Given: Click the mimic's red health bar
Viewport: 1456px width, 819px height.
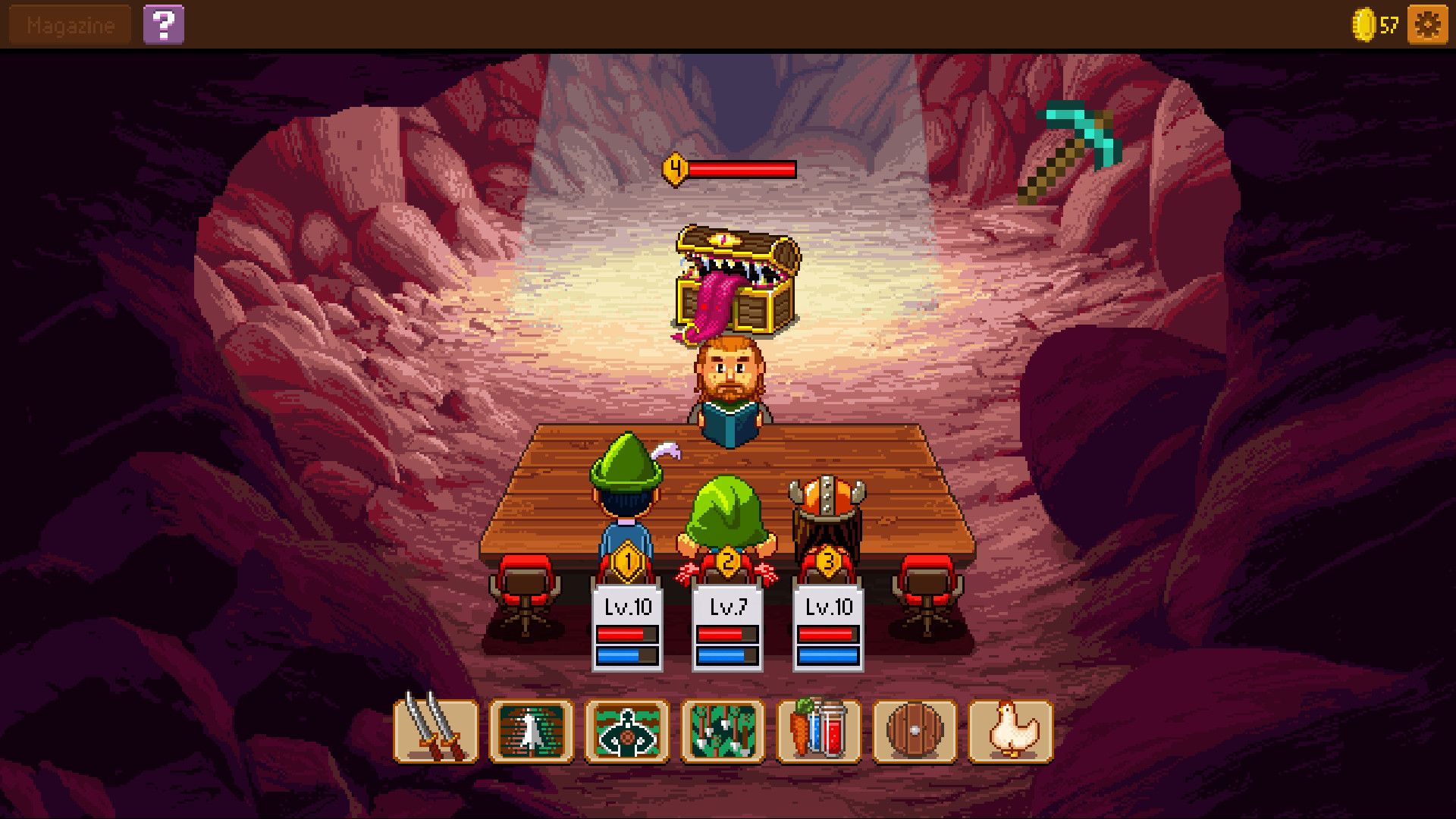Looking at the screenshot, I should pyautogui.click(x=739, y=169).
